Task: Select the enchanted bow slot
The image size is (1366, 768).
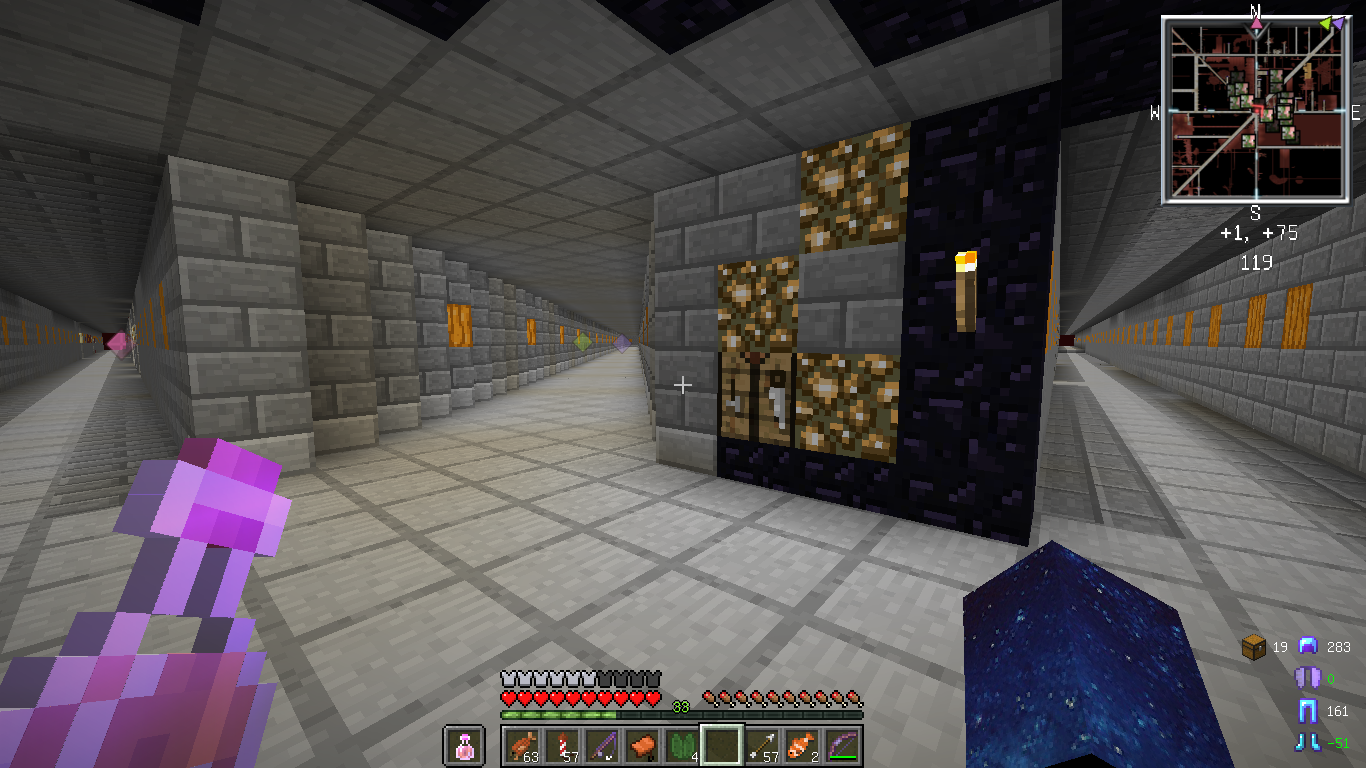Action: pyautogui.click(x=841, y=746)
